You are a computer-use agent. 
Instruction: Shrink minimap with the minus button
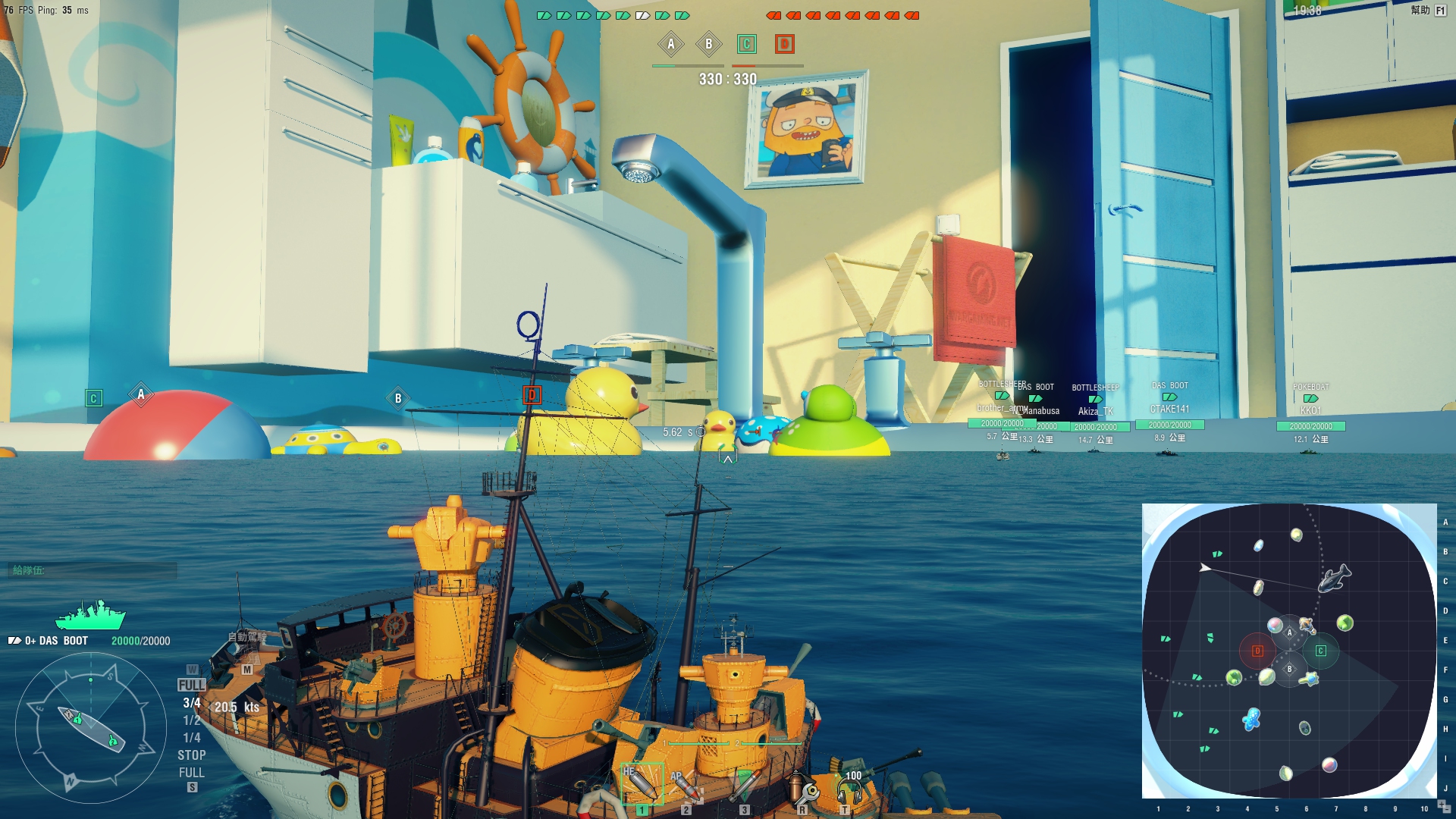[x=1448, y=810]
